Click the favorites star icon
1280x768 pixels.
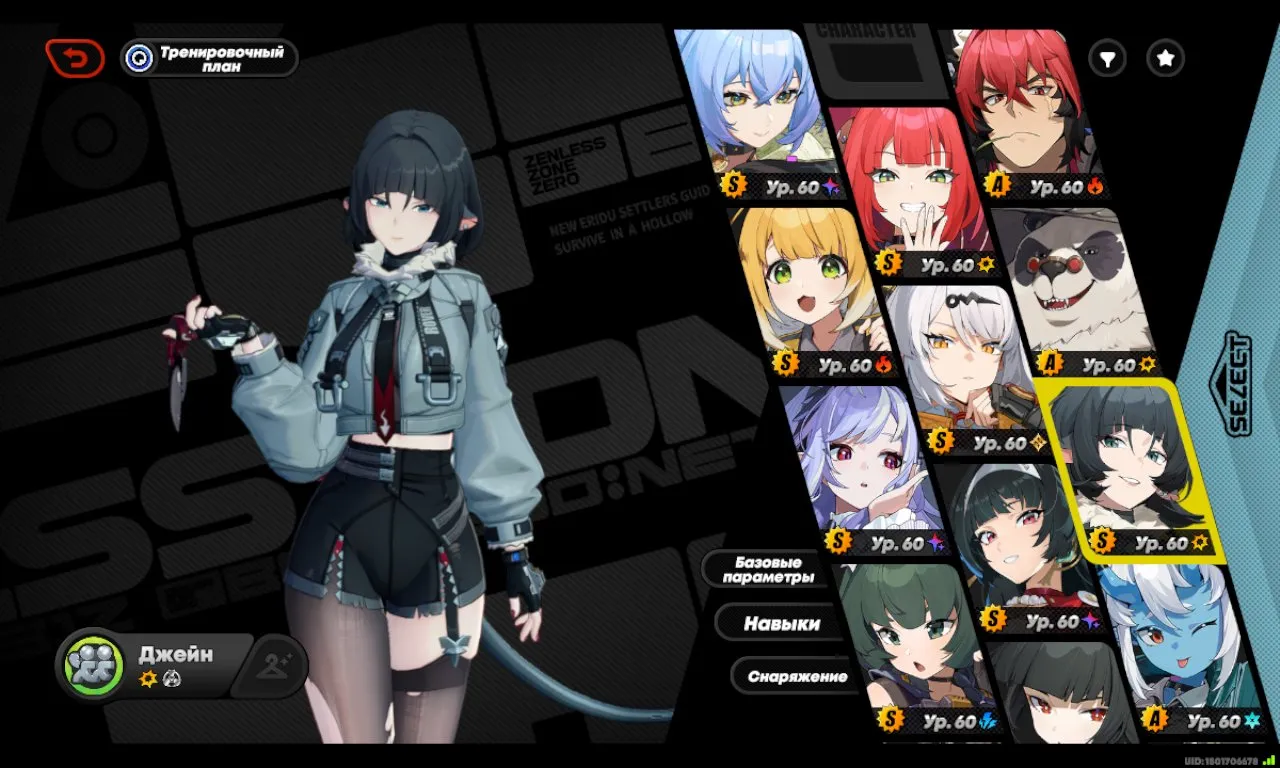point(1164,58)
